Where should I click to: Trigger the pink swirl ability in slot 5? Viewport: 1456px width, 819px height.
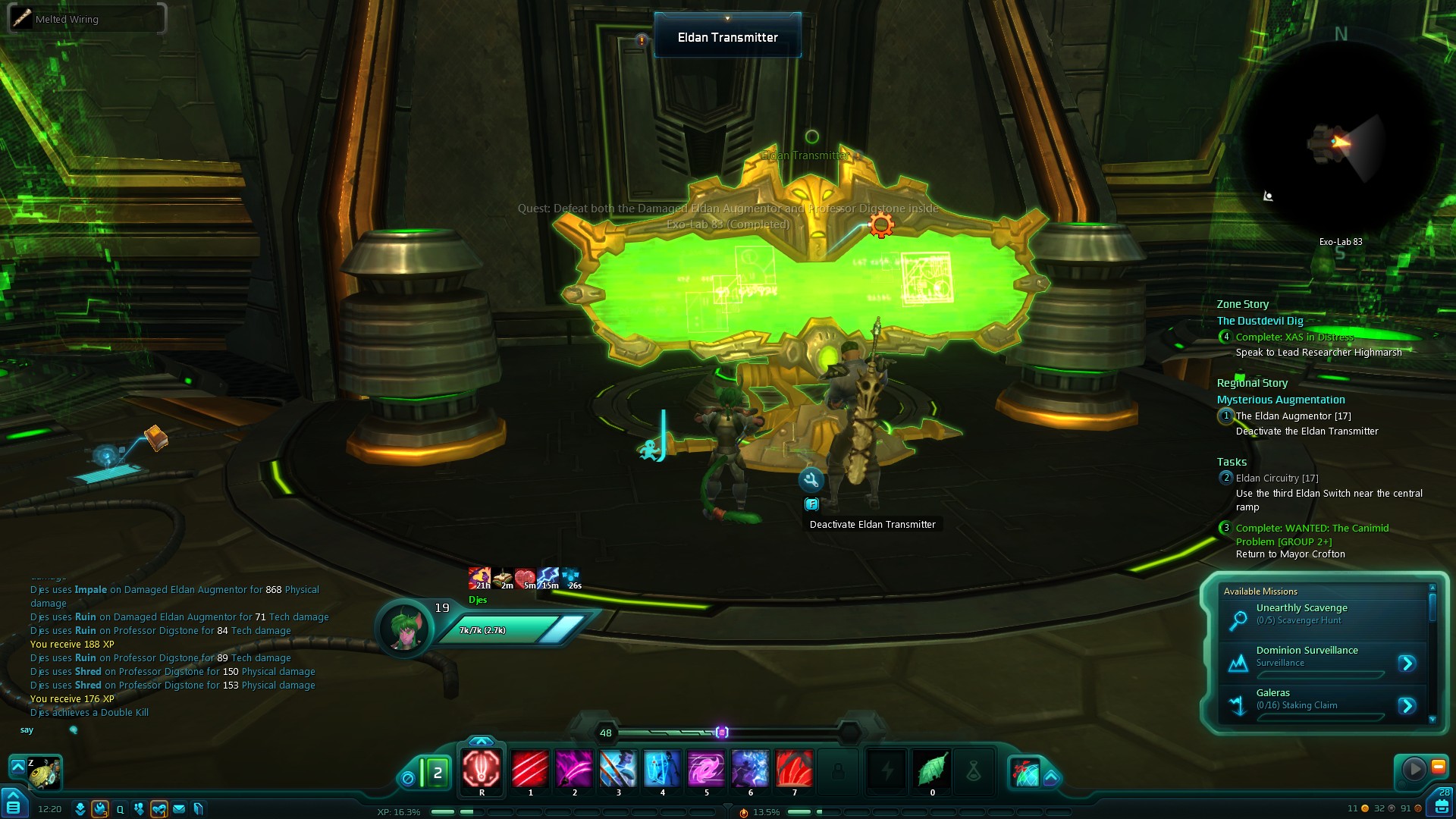pyautogui.click(x=706, y=769)
